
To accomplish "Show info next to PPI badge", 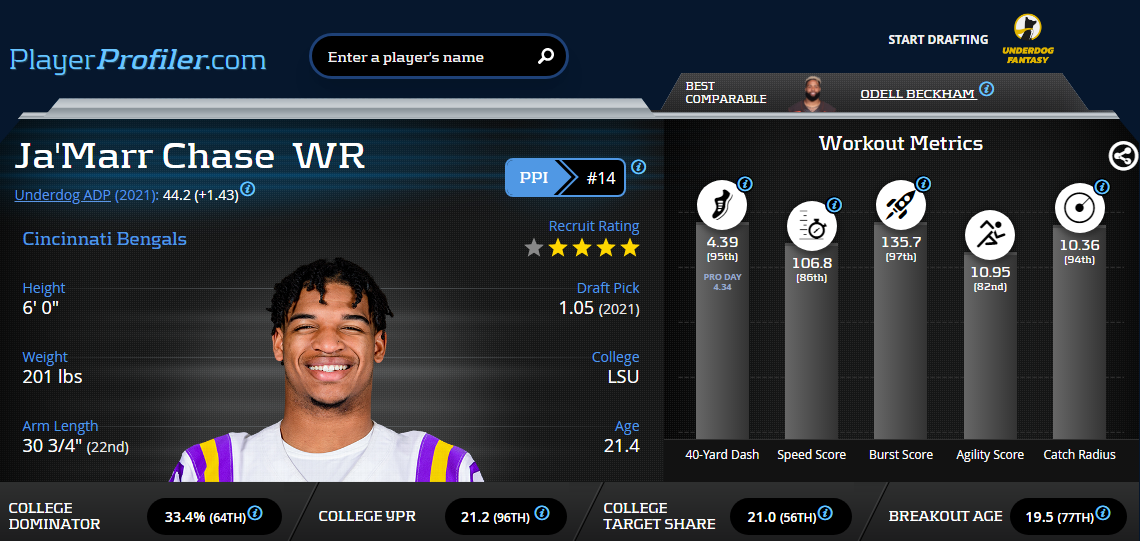I will [x=638, y=167].
